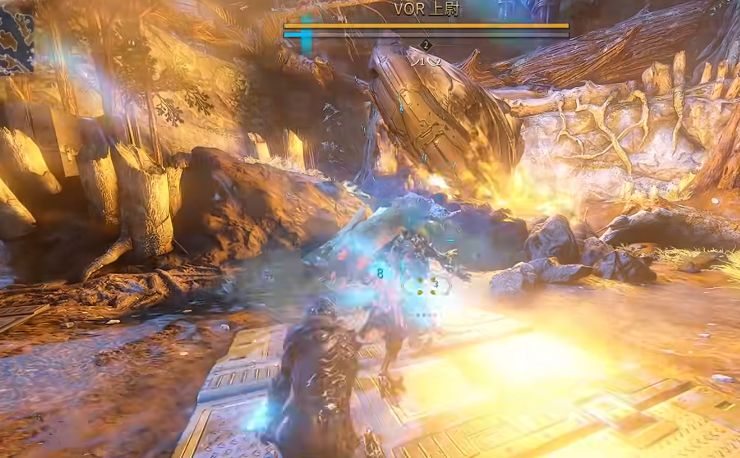
Task: Click the minimap in the screen corner
Action: coord(15,40)
